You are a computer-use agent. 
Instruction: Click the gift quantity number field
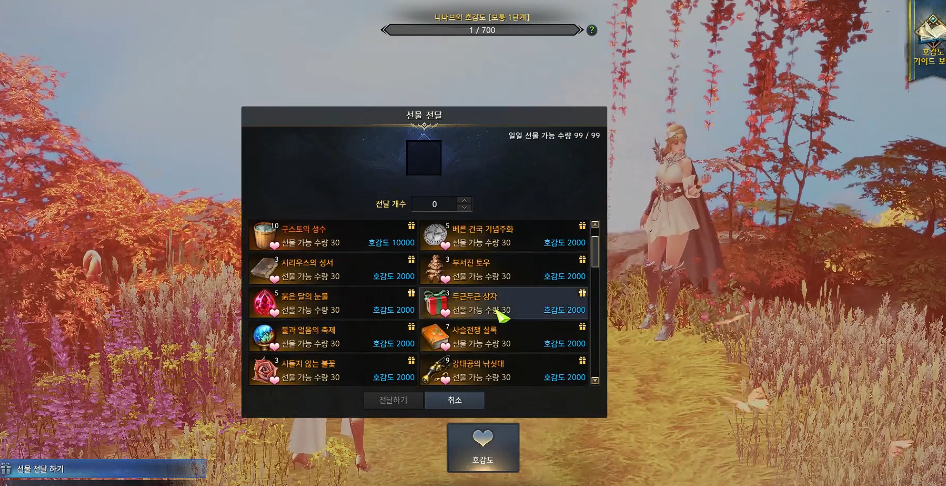pyautogui.click(x=435, y=204)
